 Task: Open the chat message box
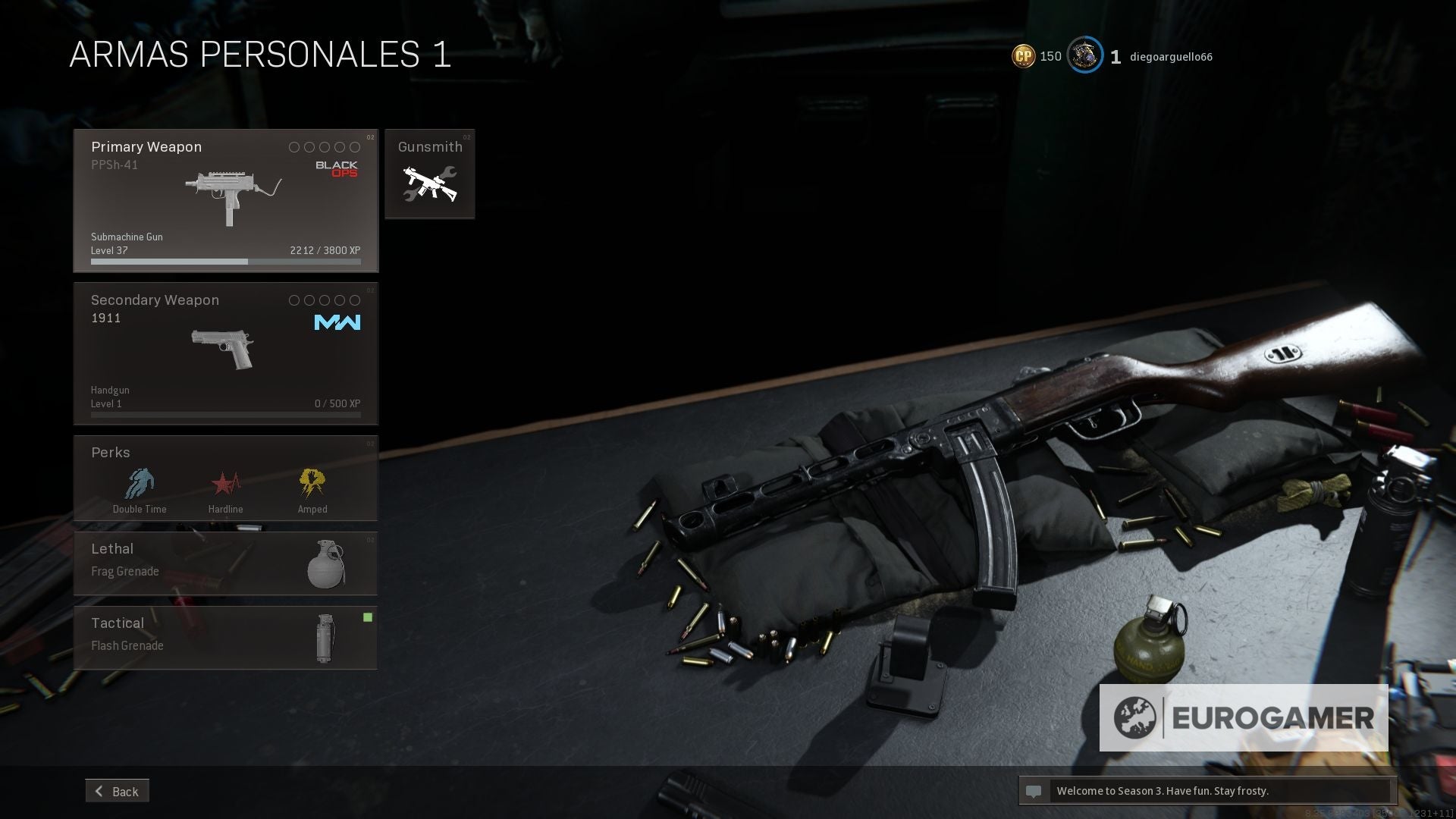(x=1207, y=791)
